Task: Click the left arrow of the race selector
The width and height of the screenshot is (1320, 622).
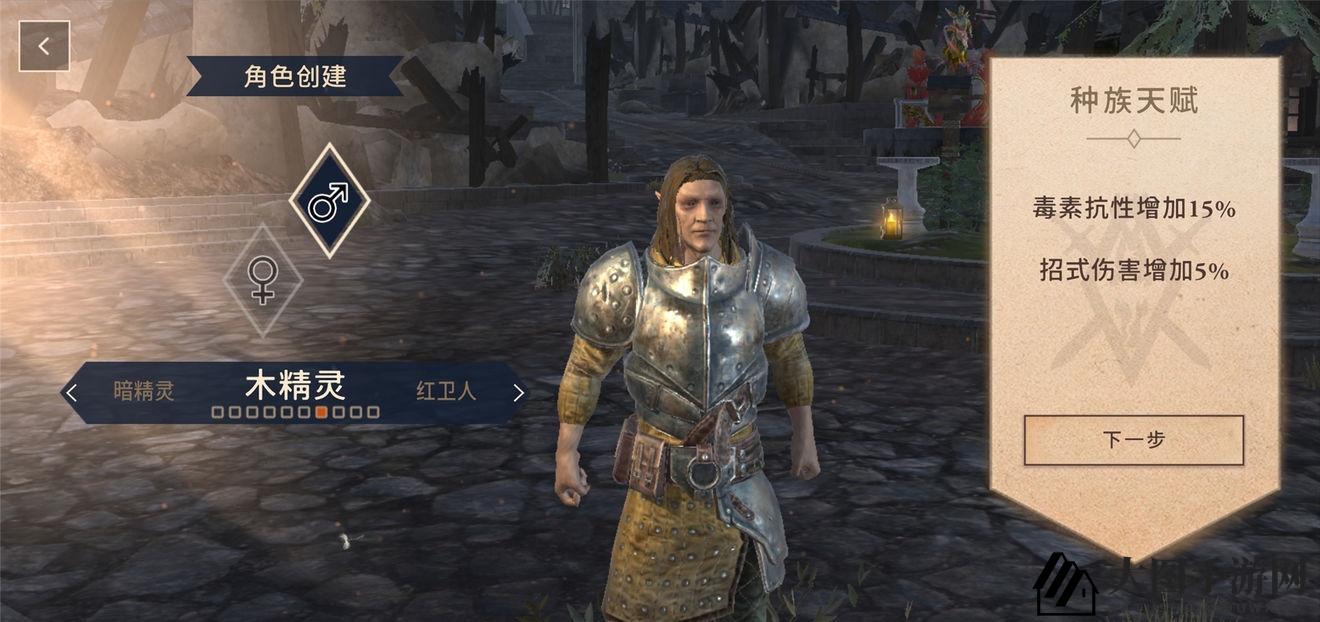Action: coord(71,392)
